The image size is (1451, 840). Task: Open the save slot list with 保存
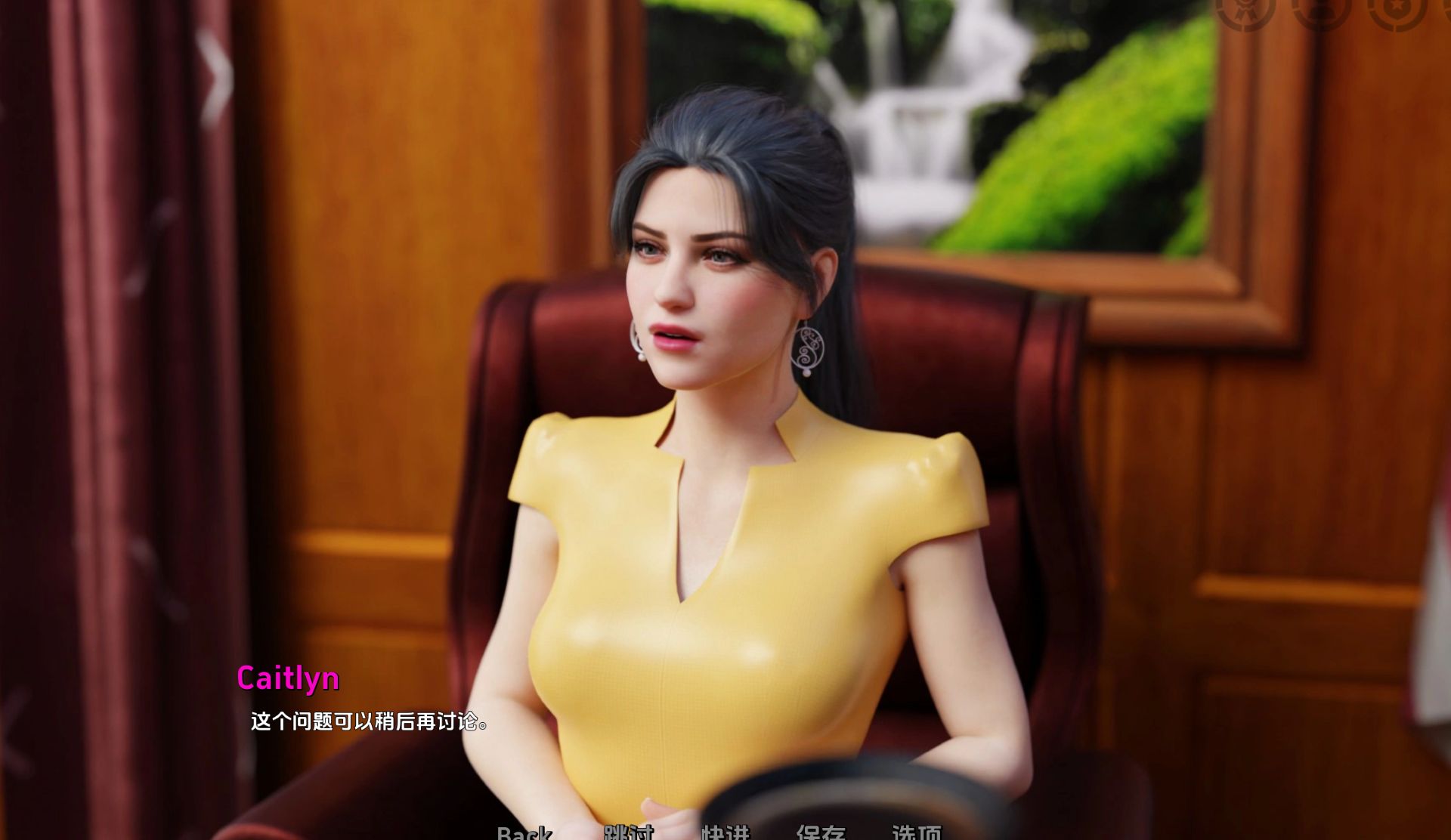[x=822, y=834]
